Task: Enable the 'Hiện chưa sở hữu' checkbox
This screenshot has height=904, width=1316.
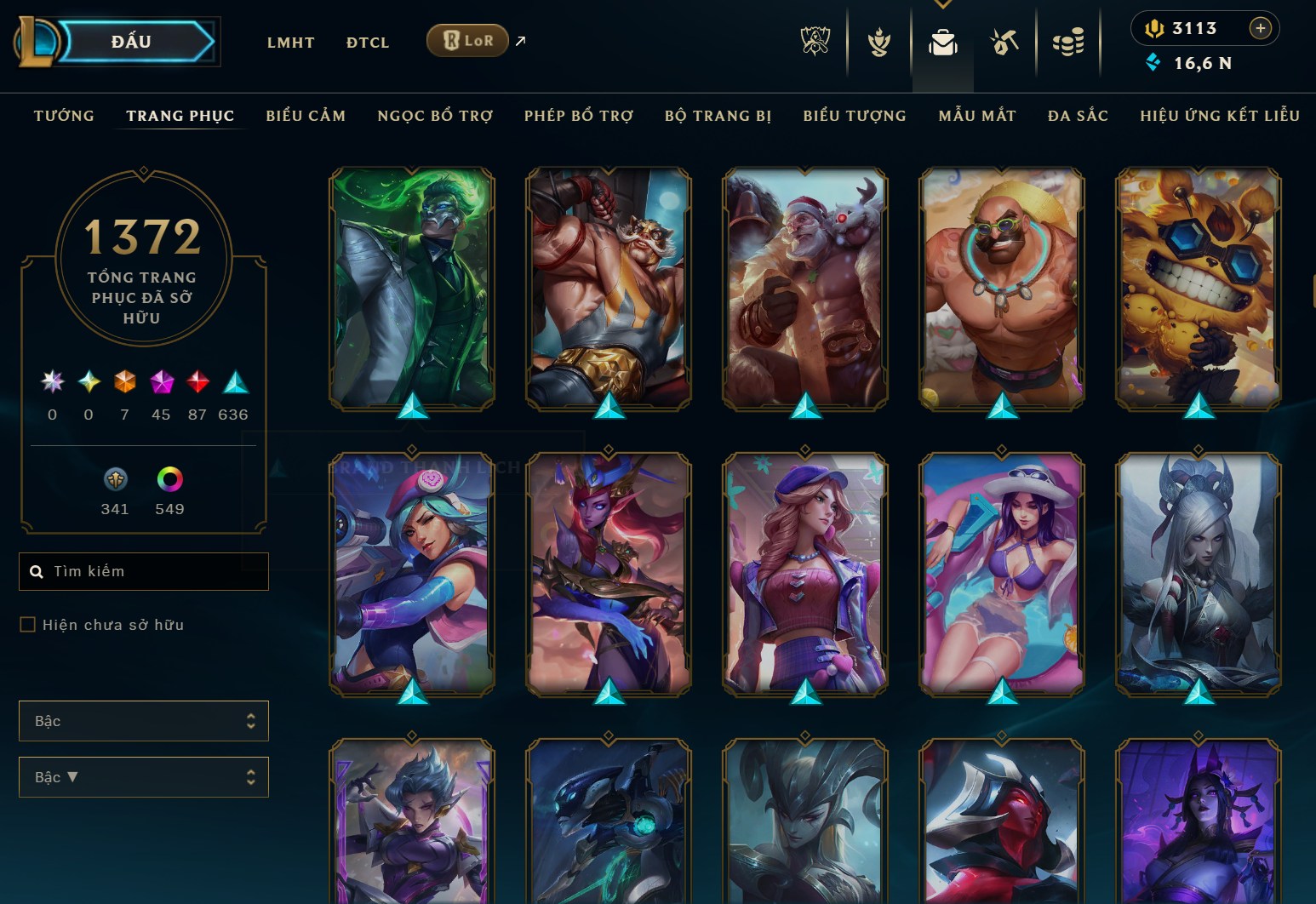Action: pyautogui.click(x=26, y=624)
